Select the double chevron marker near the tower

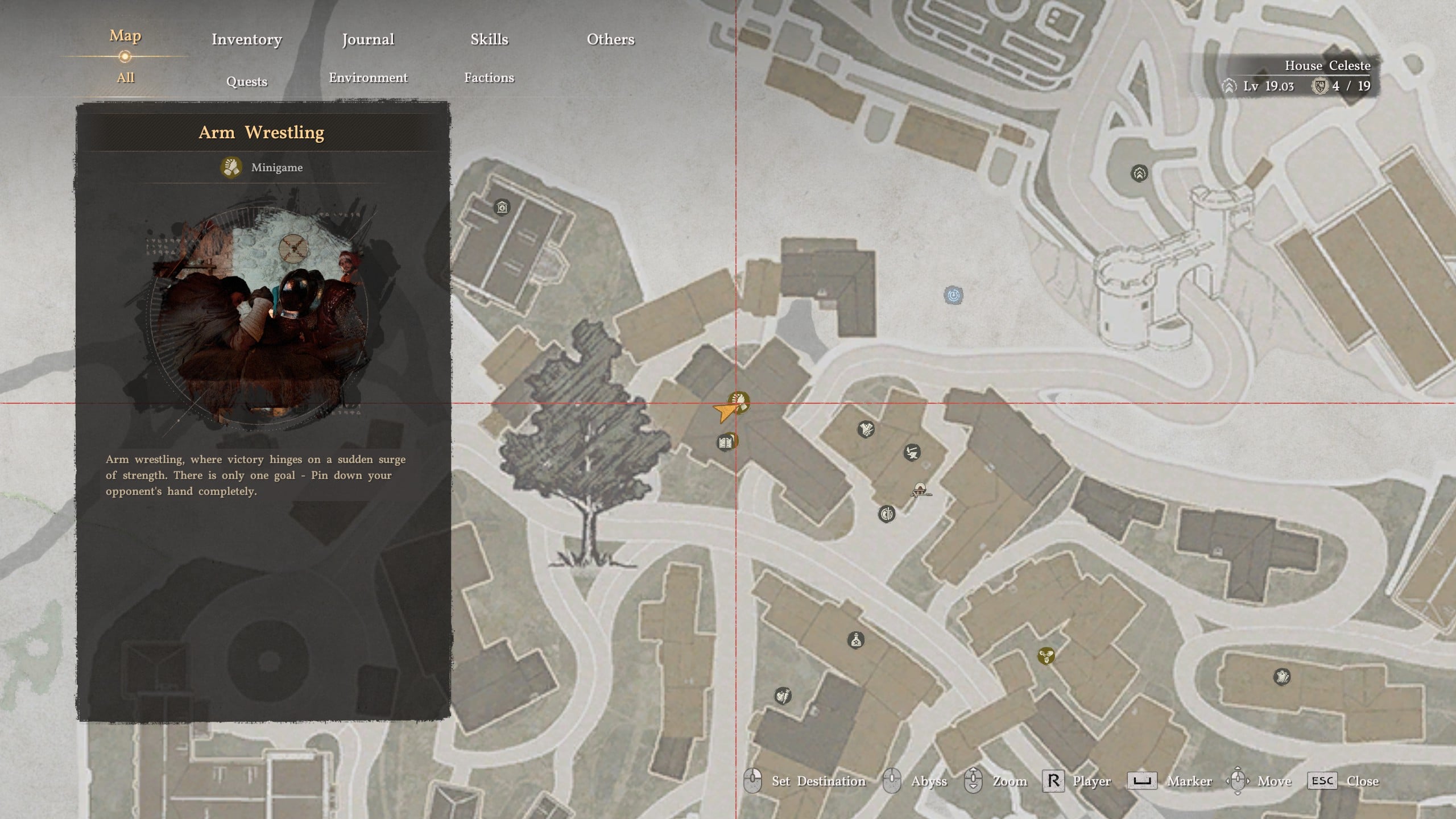tap(1139, 173)
